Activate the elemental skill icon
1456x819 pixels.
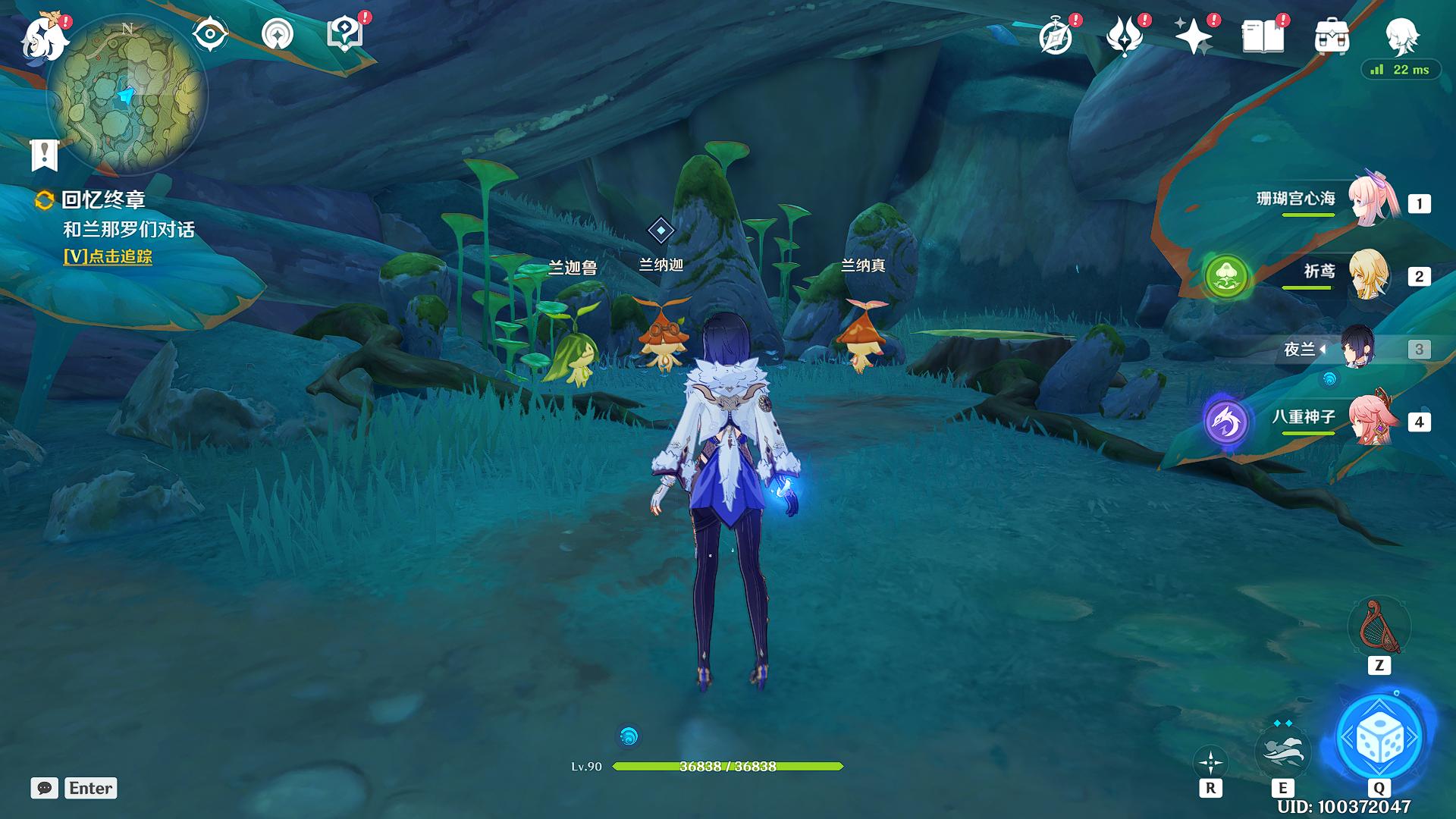[1282, 748]
